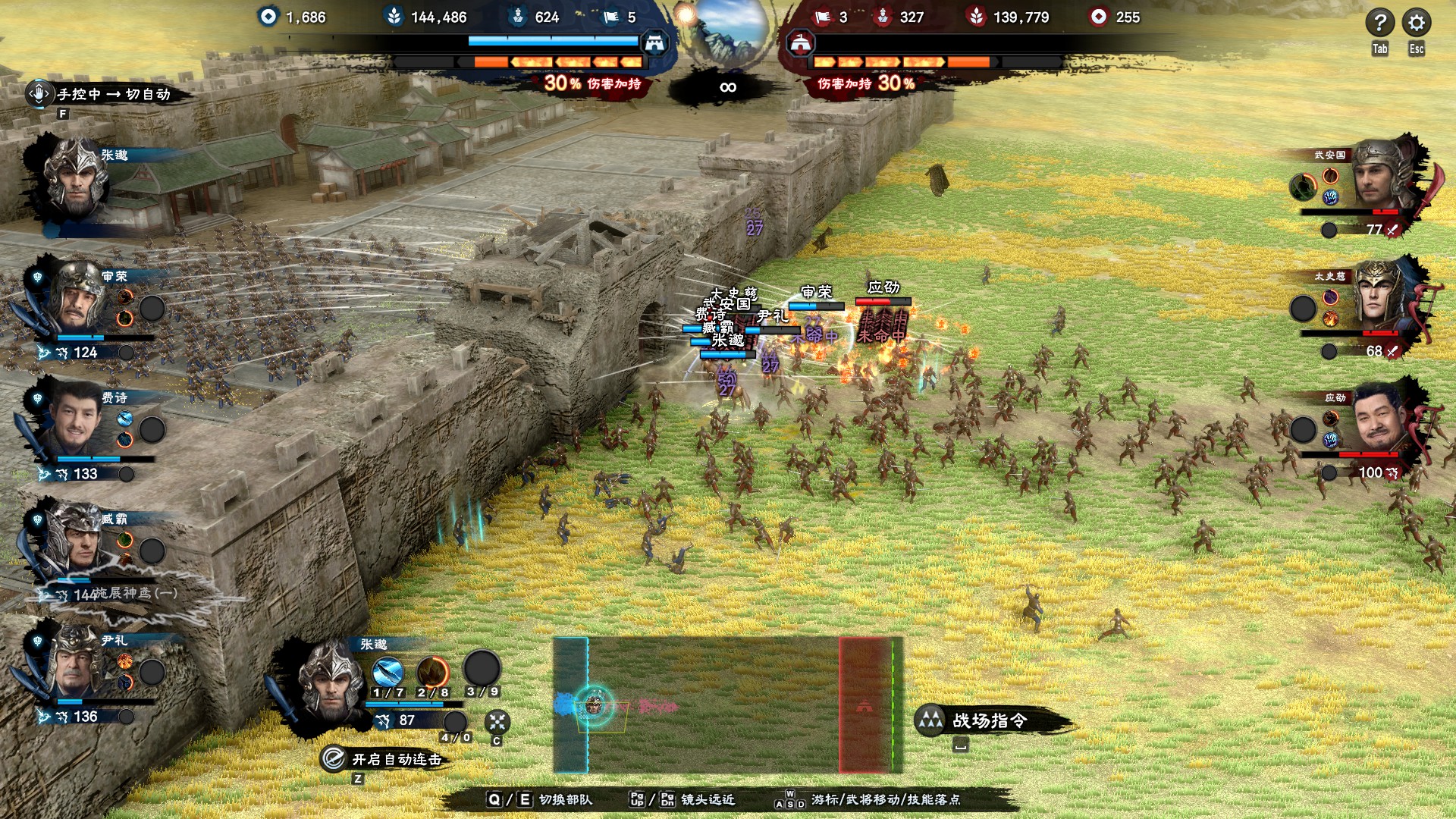This screenshot has width=1456, height=819.
Task: Activate 张邈's blue blade slash skill
Action: coord(388,670)
